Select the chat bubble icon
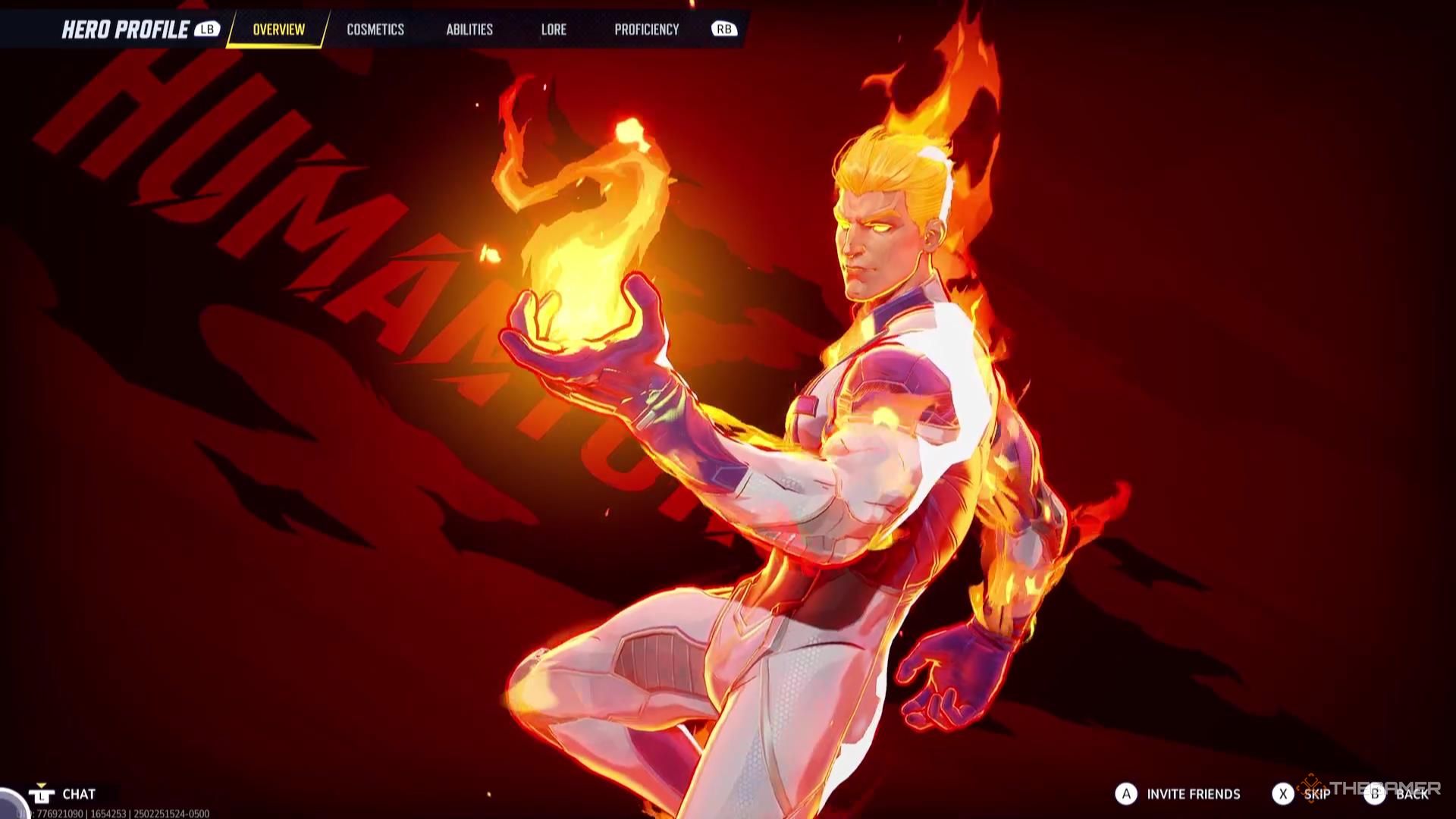This screenshot has width=1456, height=819. [43, 794]
